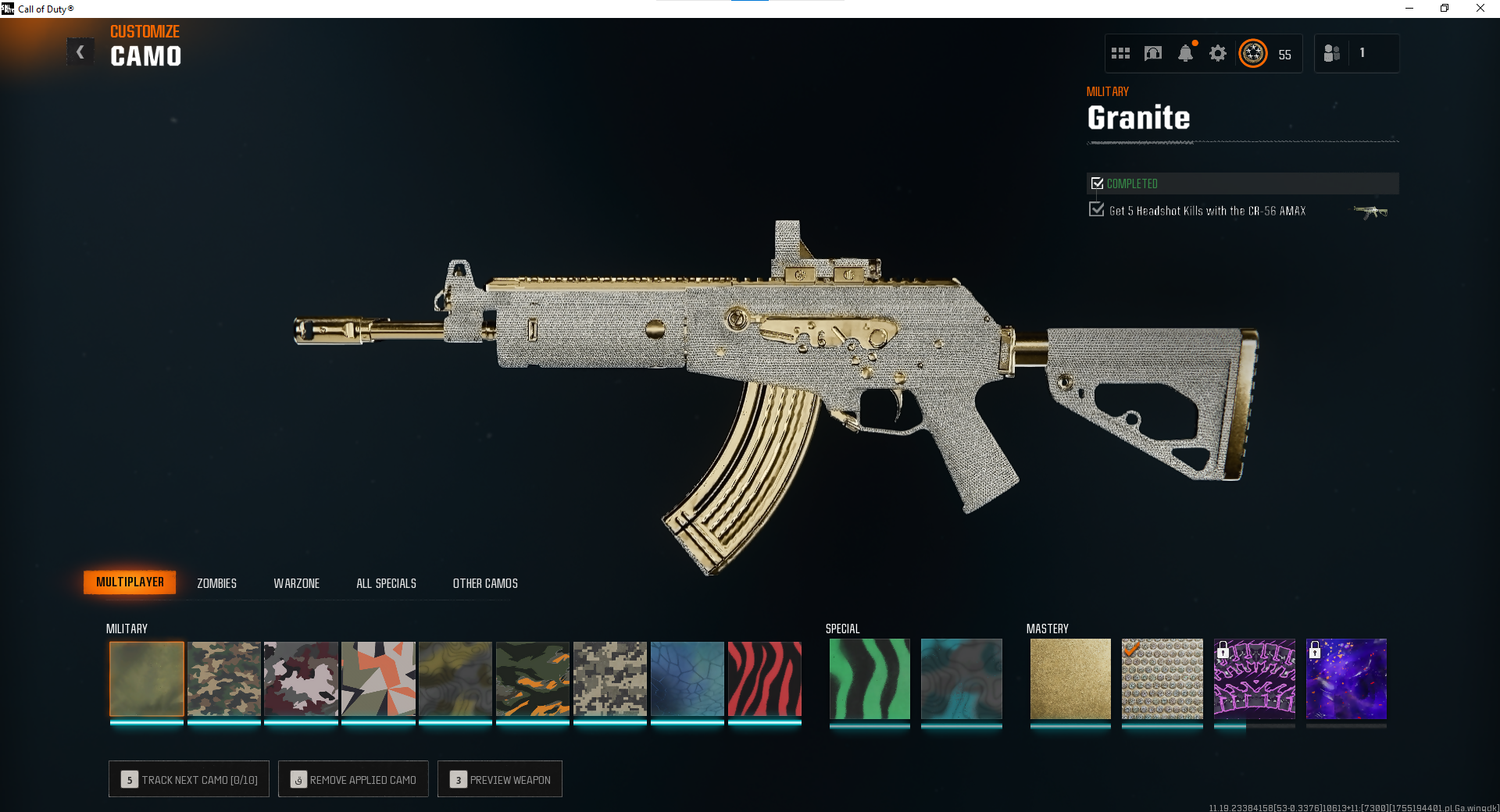Show the All Specials tab
Image resolution: width=1500 pixels, height=812 pixels.
386,583
